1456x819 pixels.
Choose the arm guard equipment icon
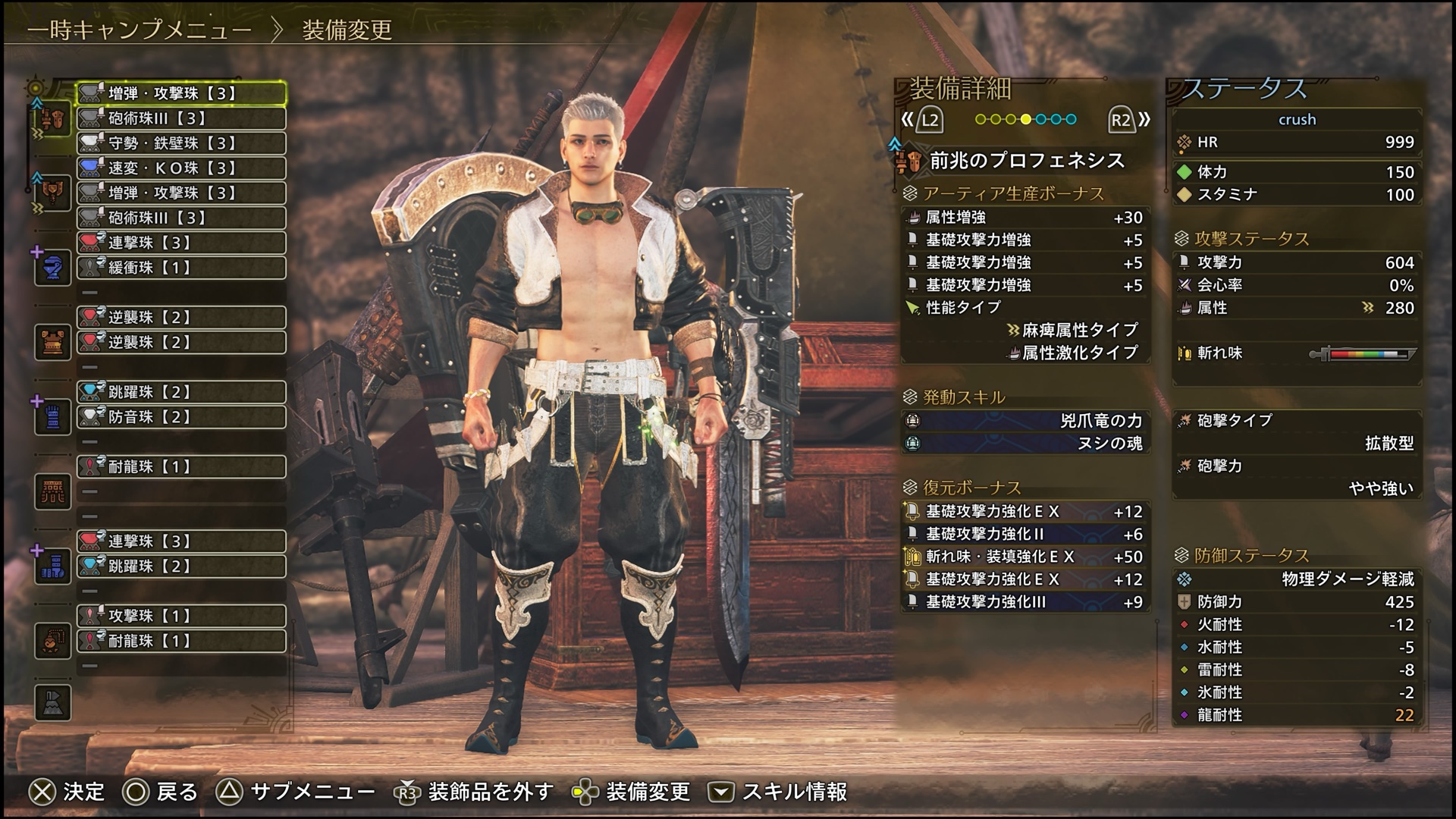click(52, 417)
